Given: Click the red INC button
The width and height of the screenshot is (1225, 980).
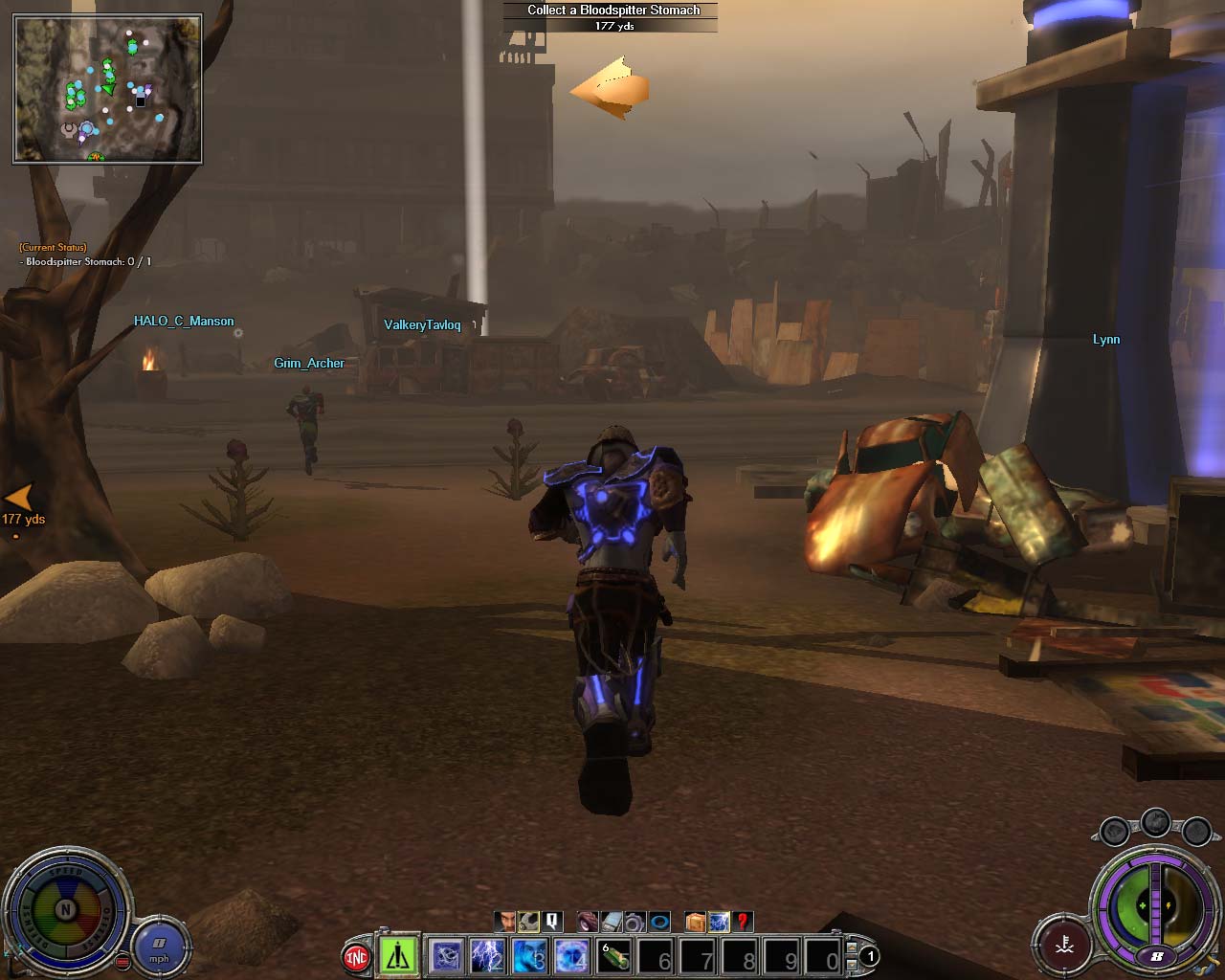Looking at the screenshot, I should tap(356, 956).
